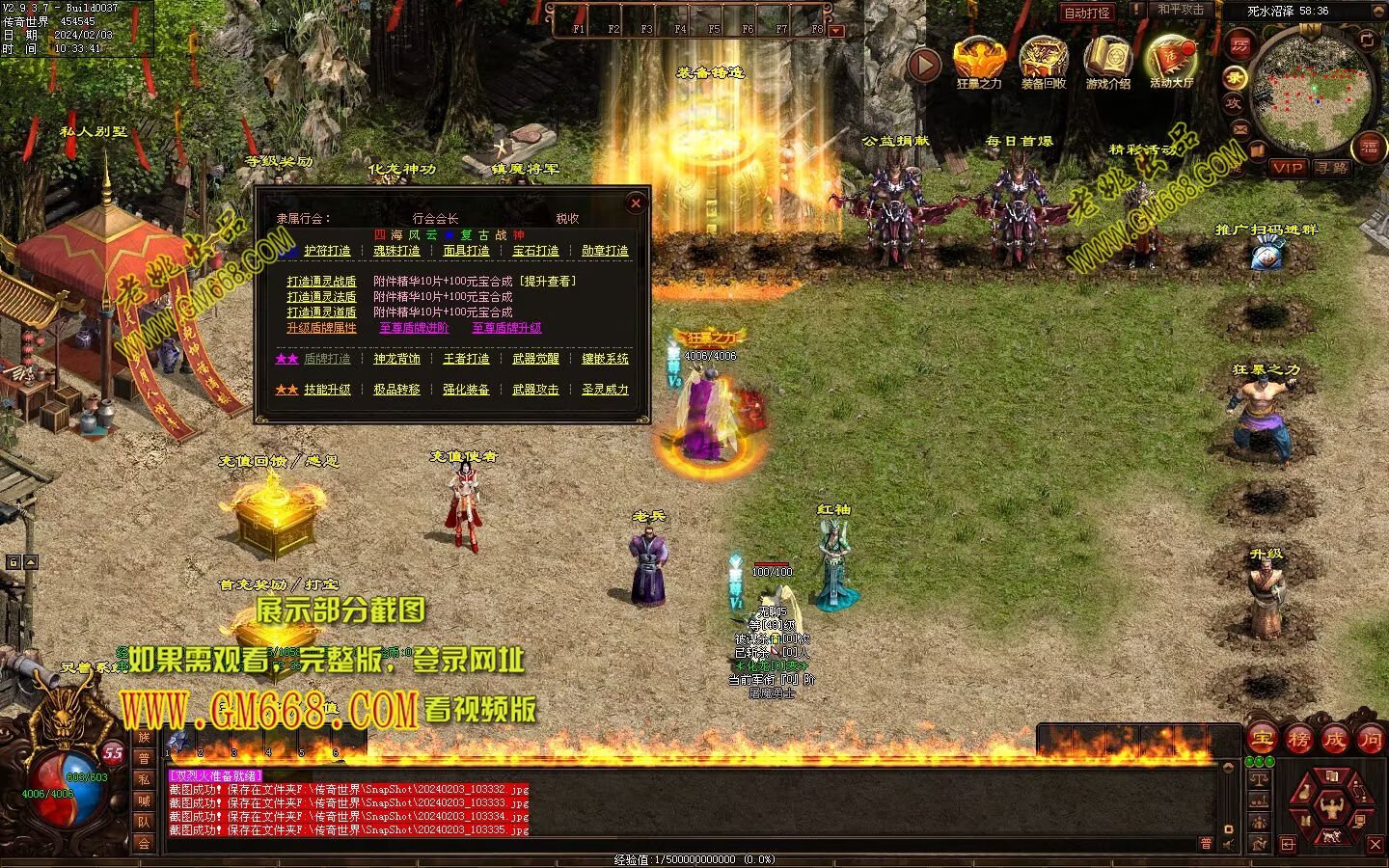Image resolution: width=1389 pixels, height=868 pixels.
Task: Toggle 自动打怪 auto-fight button
Action: click(1087, 13)
